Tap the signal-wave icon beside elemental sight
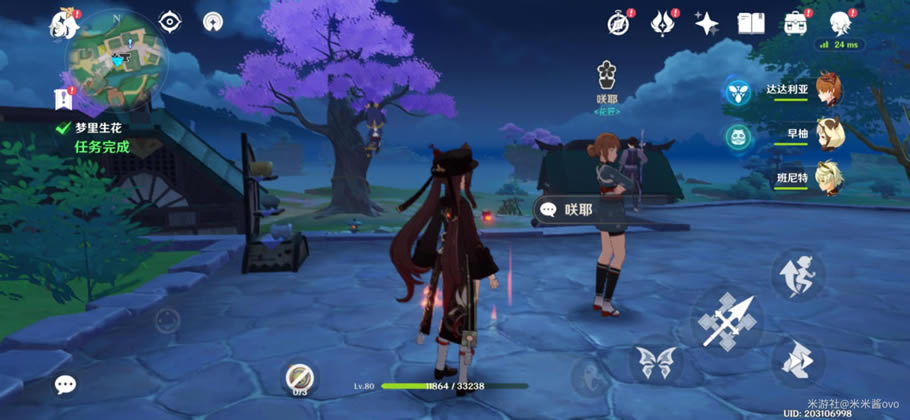The image size is (910, 420). coord(213,21)
